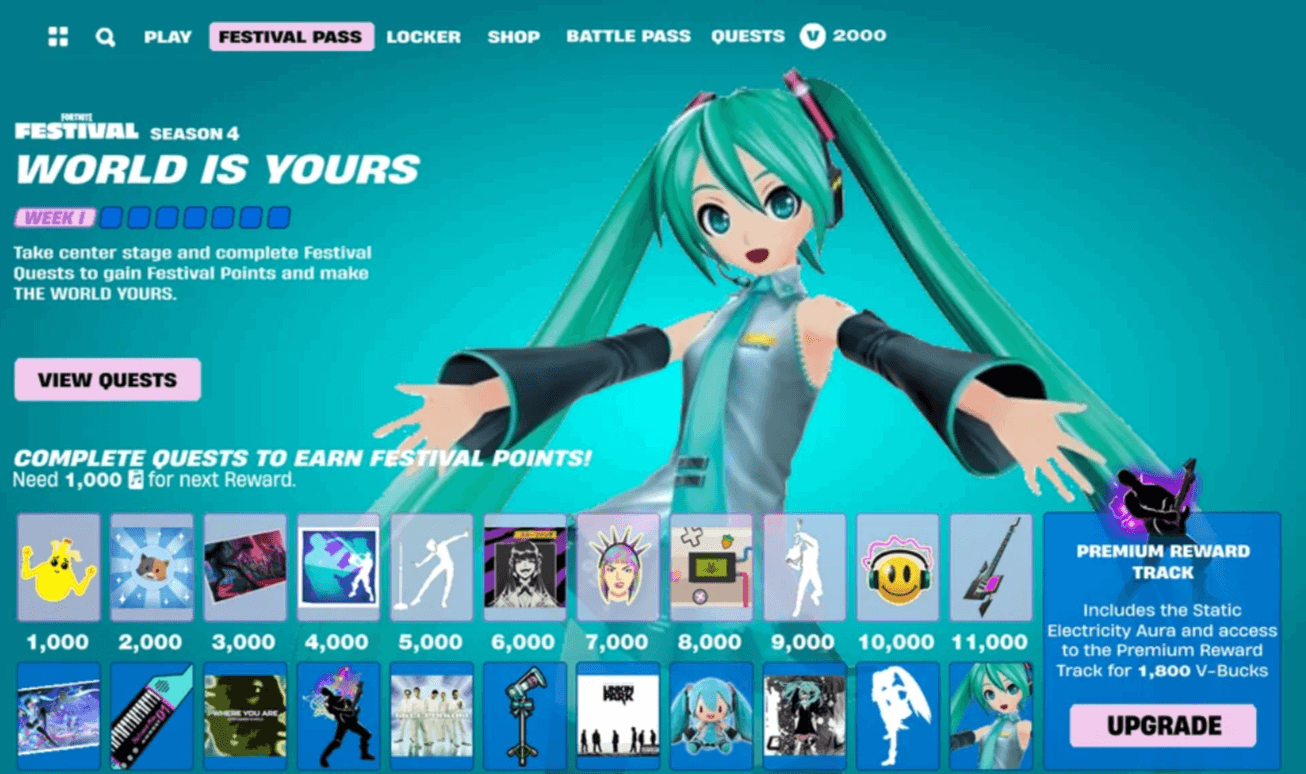
Task: Click the View Quests button
Action: pyautogui.click(x=106, y=379)
